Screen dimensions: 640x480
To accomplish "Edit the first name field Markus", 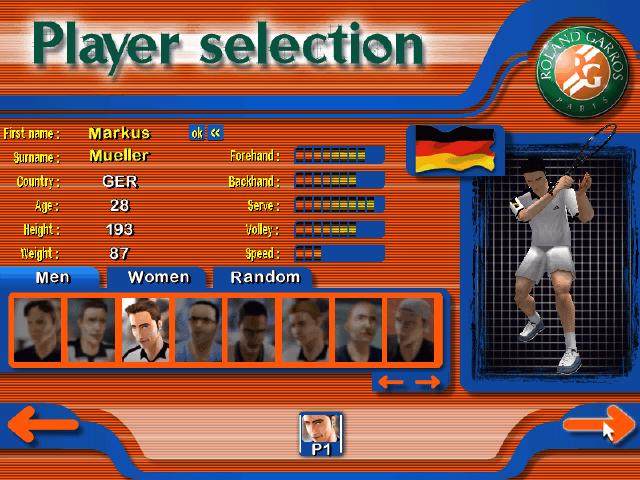I will point(119,133).
